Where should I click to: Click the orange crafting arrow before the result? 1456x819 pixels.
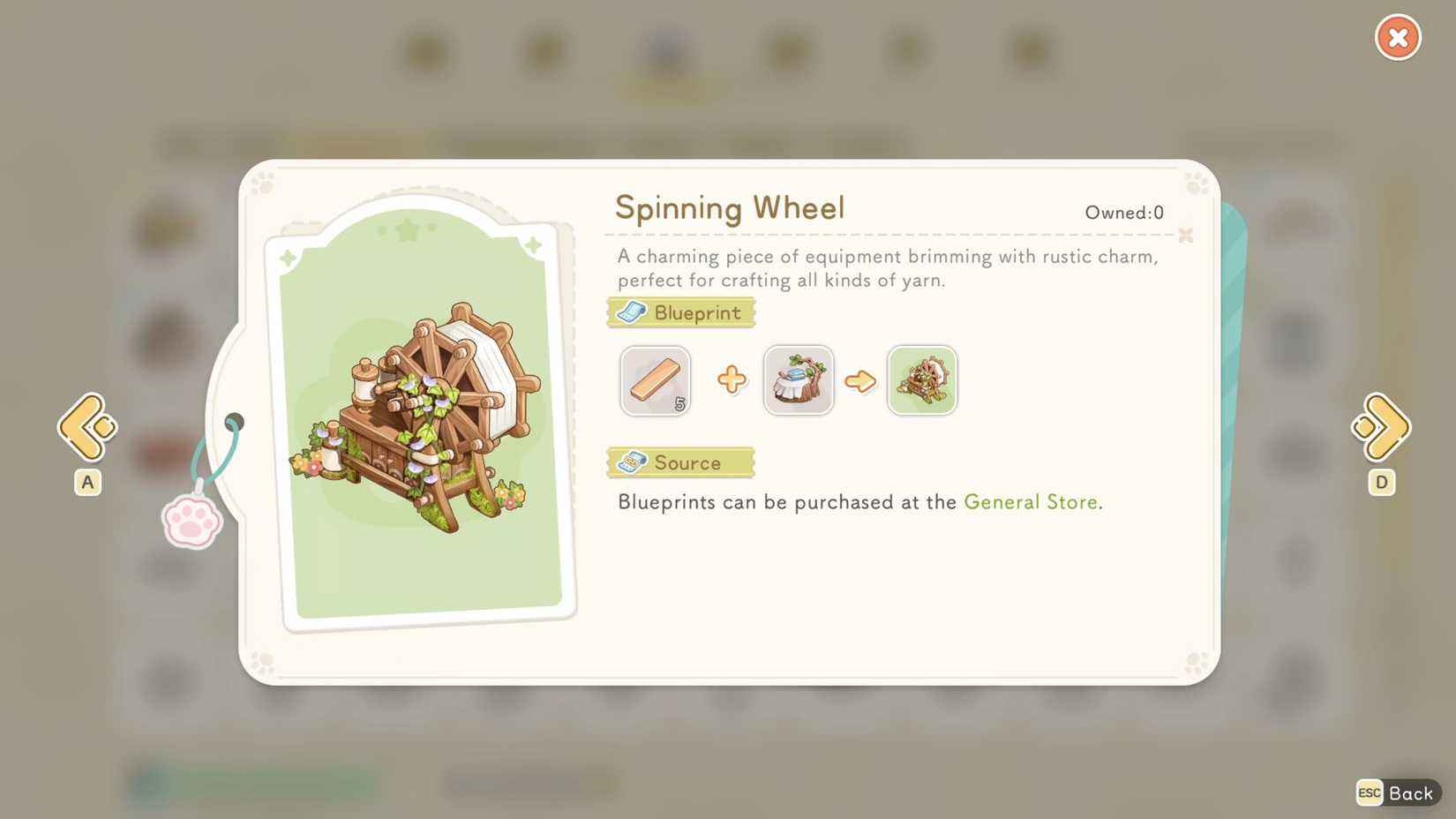pyautogui.click(x=860, y=380)
